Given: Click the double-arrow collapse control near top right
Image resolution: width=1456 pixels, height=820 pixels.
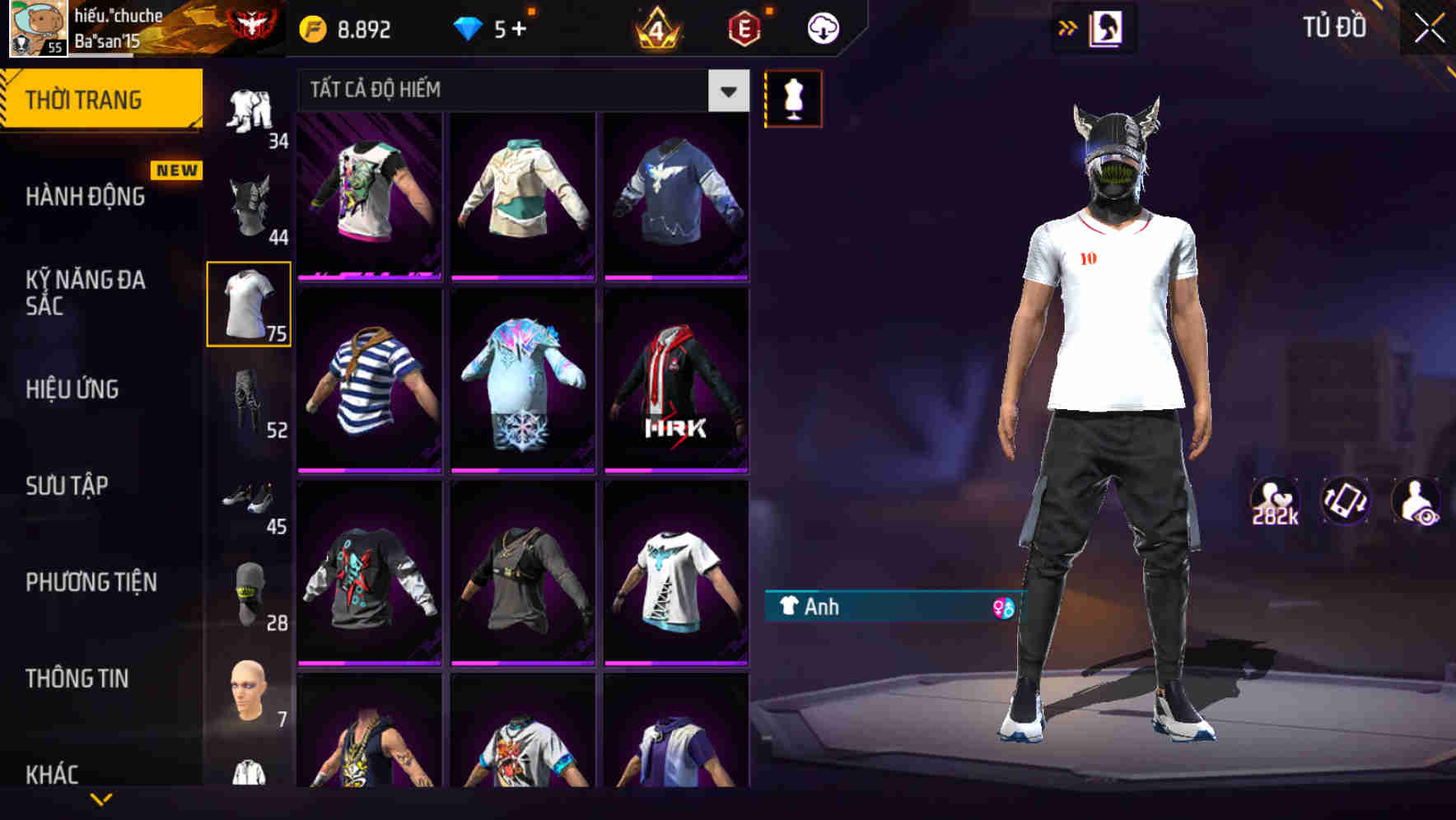Looking at the screenshot, I should tap(1068, 27).
